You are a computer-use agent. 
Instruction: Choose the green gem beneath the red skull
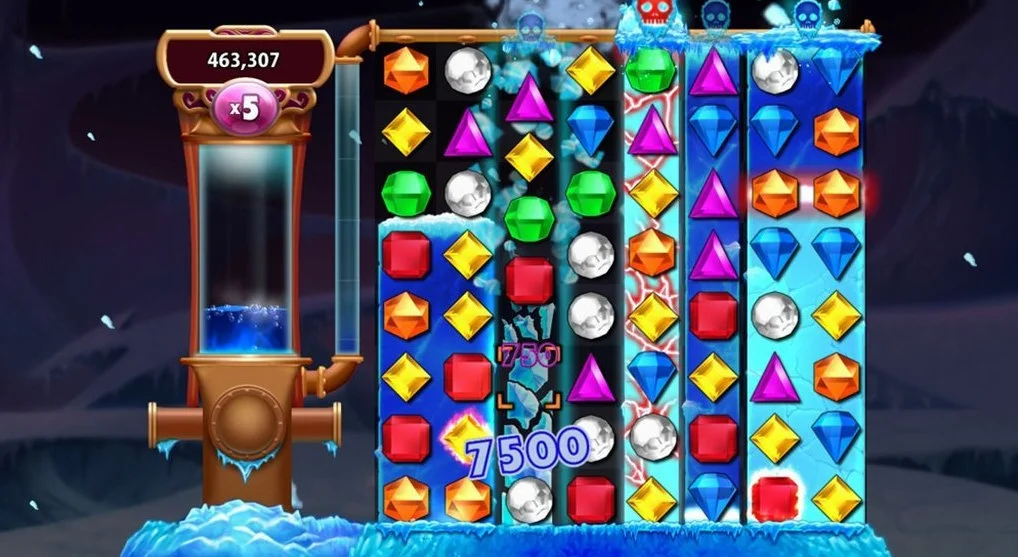651,70
